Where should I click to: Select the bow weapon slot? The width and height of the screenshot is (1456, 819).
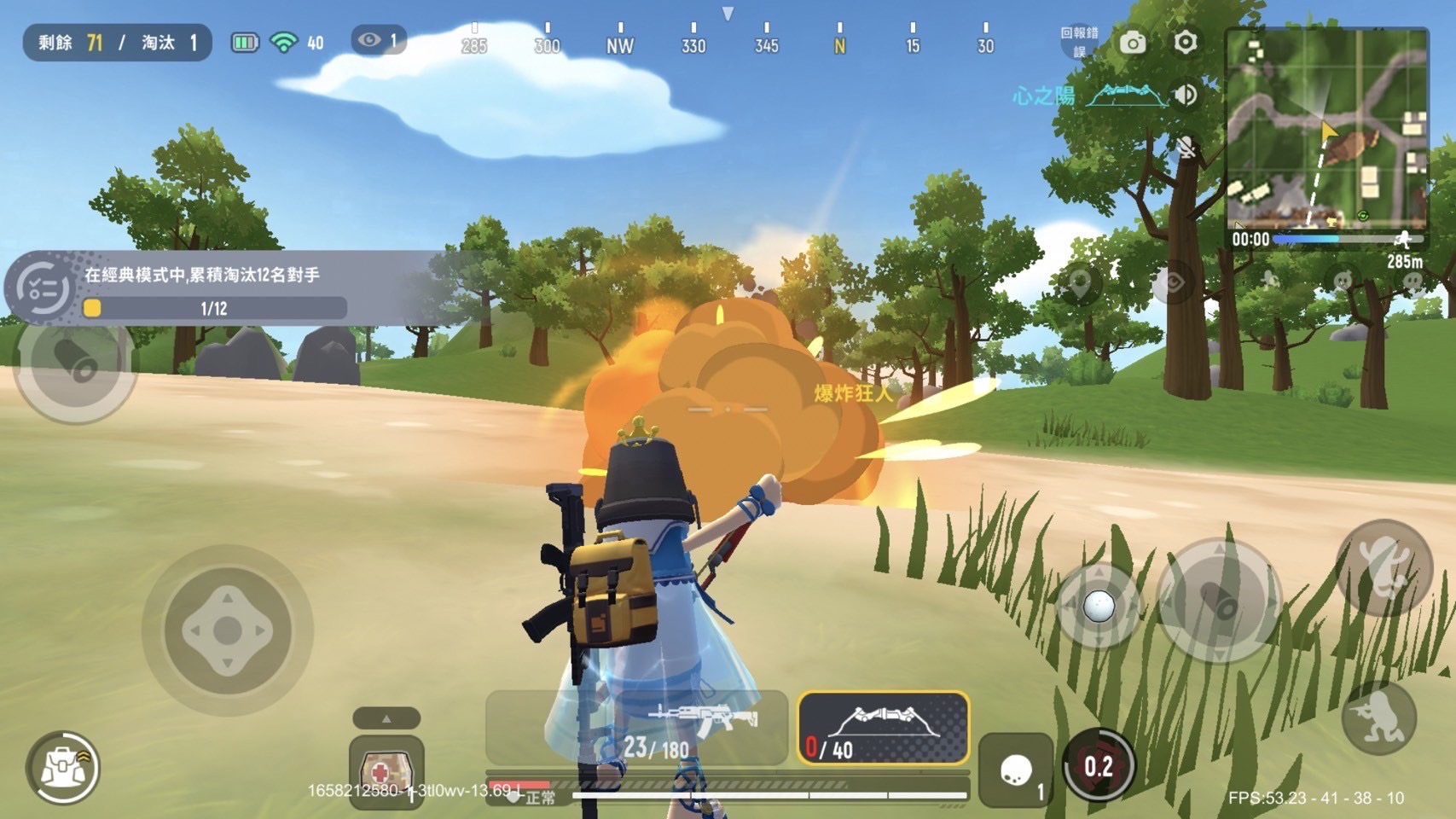pyautogui.click(x=884, y=728)
